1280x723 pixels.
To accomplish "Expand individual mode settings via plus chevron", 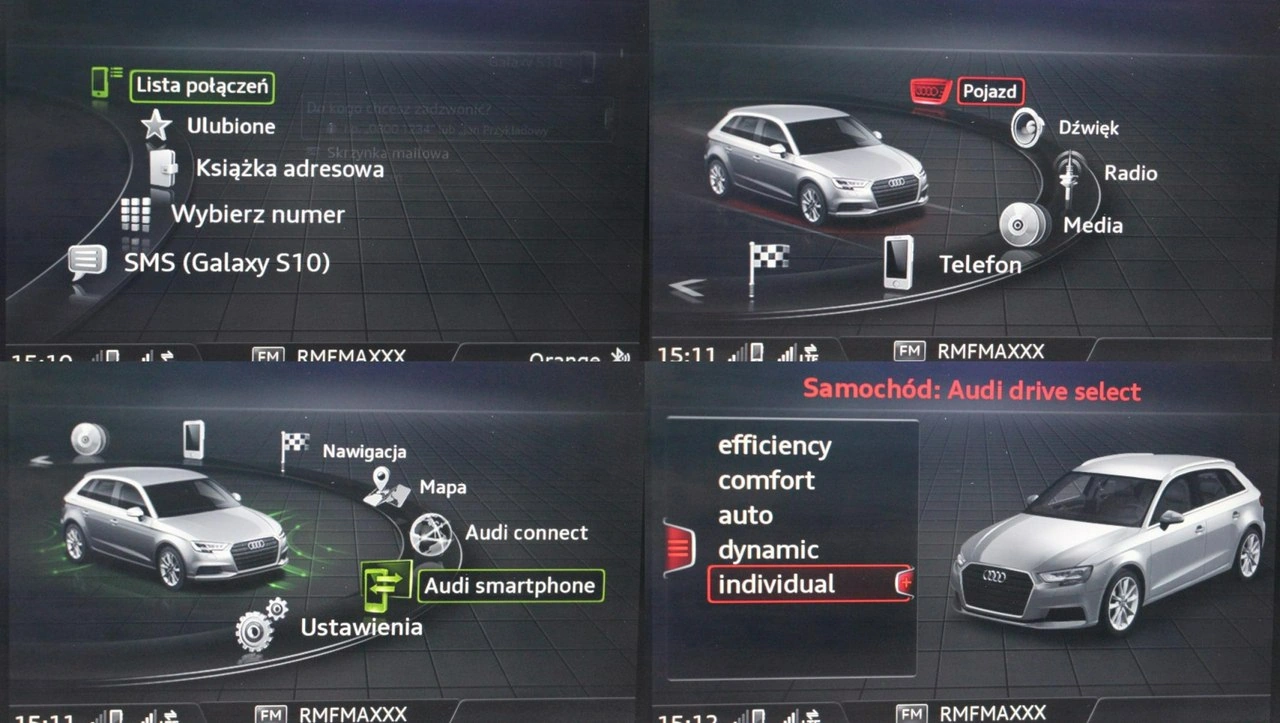I will pyautogui.click(x=906, y=583).
